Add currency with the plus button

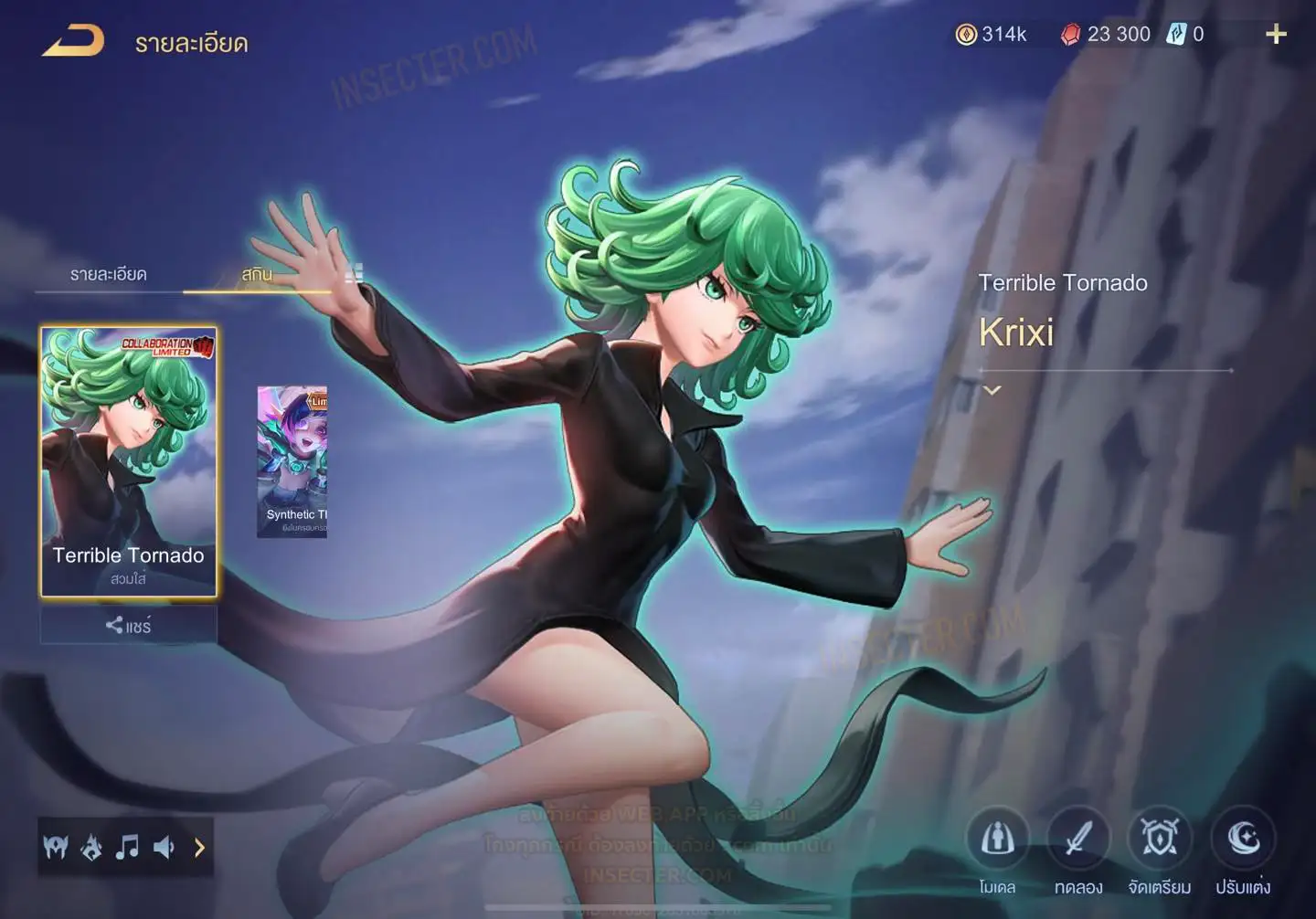tap(1276, 35)
